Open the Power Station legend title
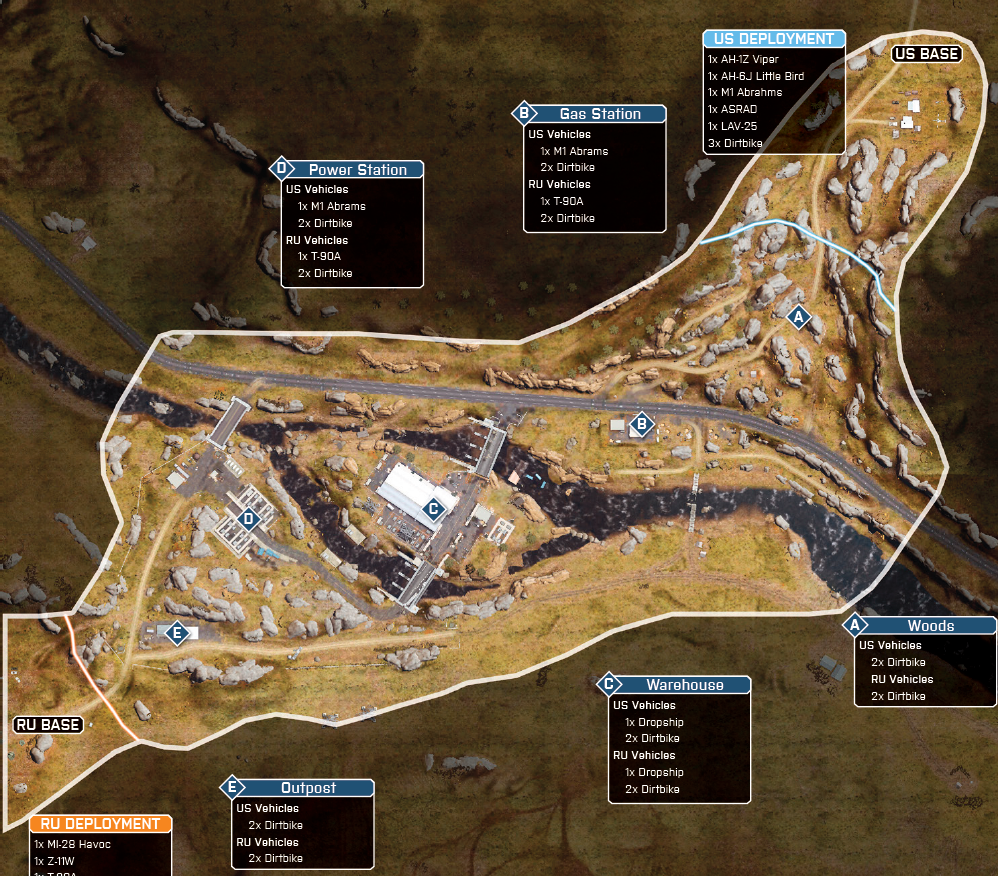Image resolution: width=998 pixels, height=876 pixels. point(357,170)
